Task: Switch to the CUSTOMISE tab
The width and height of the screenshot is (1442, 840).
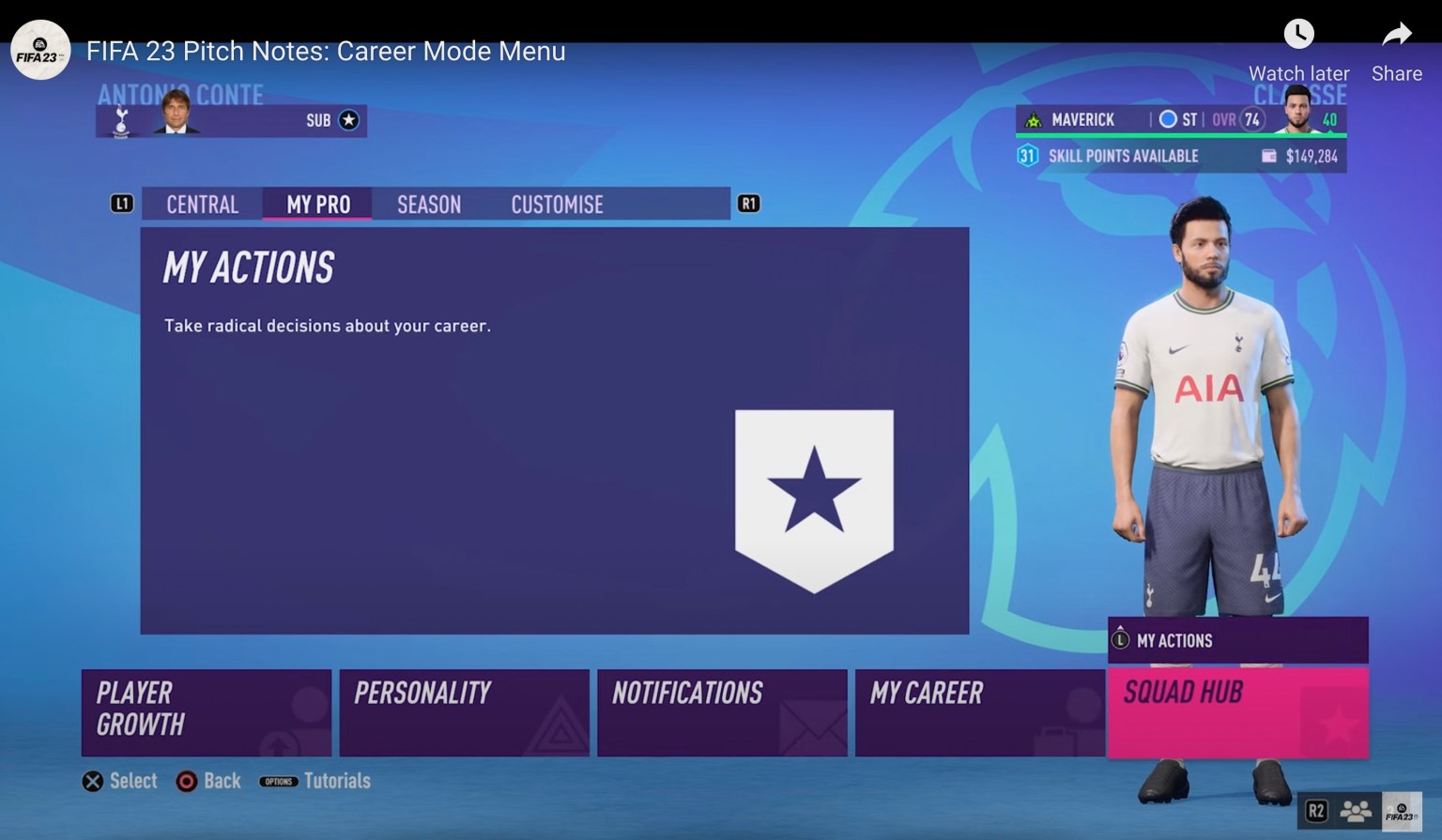Action: point(557,205)
